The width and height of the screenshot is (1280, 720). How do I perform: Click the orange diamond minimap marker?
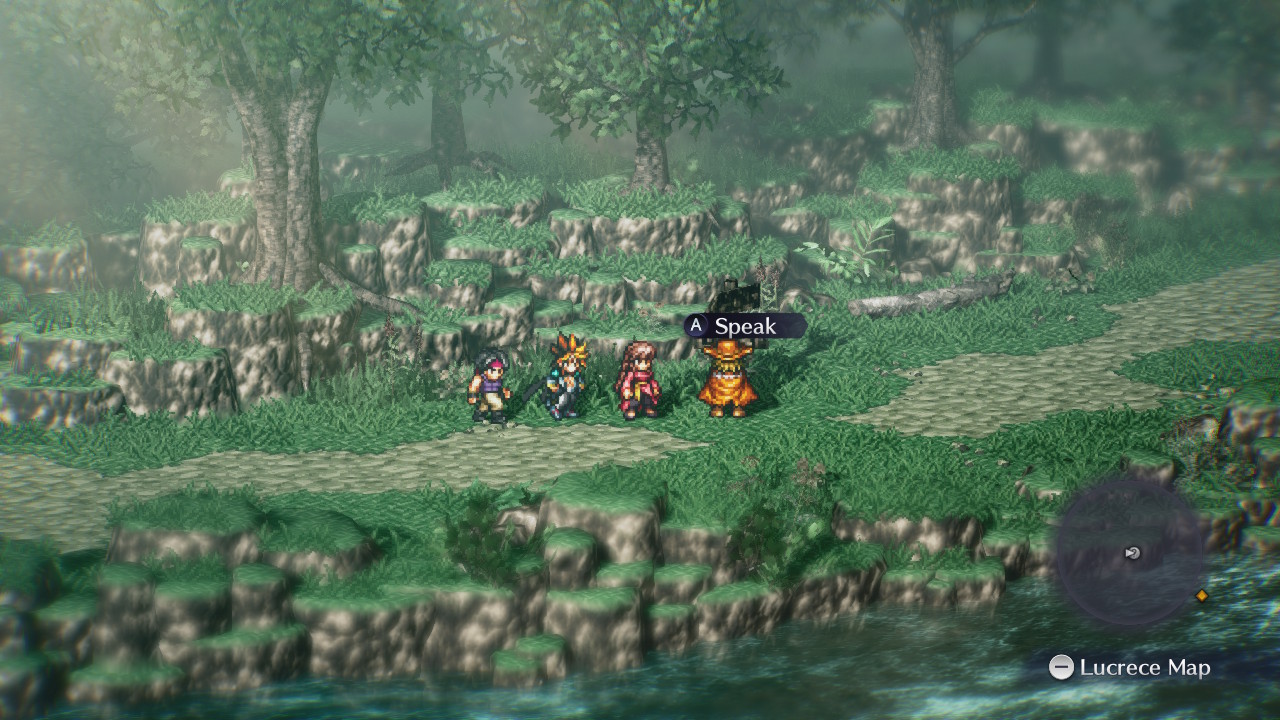[x=1202, y=596]
